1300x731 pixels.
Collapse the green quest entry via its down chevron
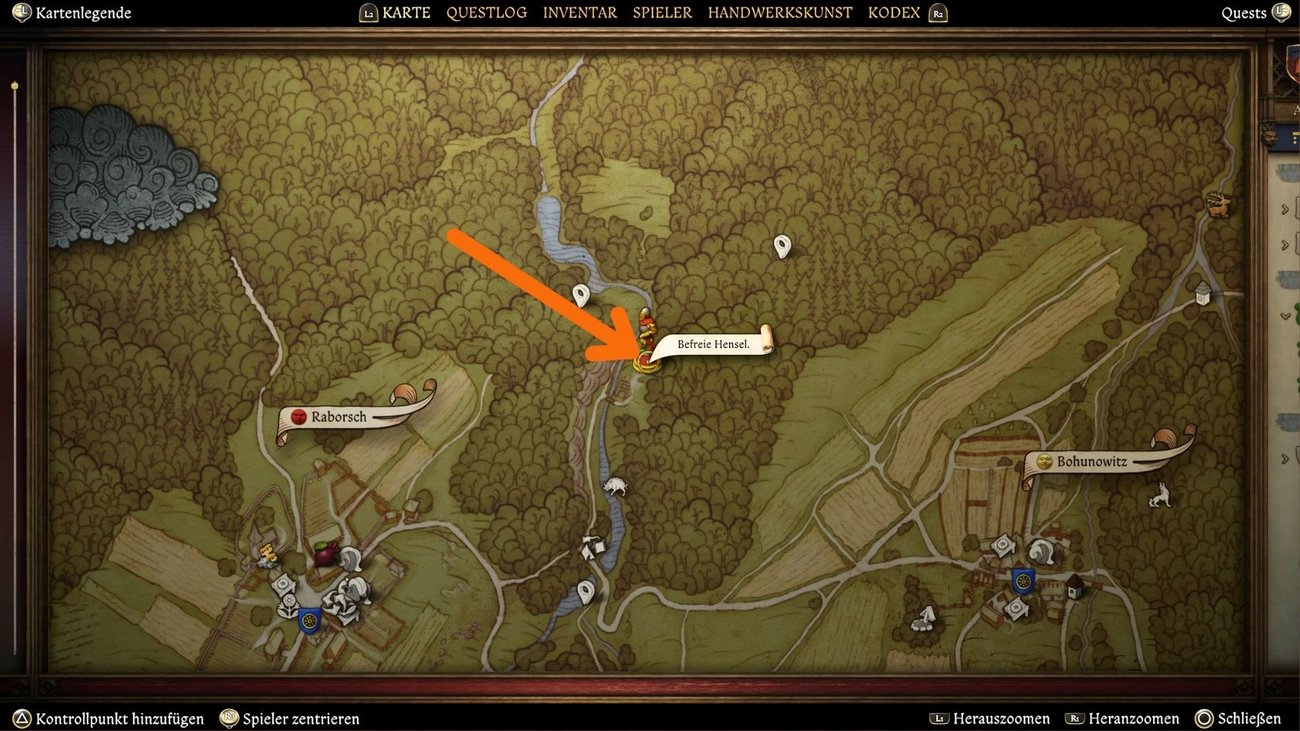point(1285,315)
